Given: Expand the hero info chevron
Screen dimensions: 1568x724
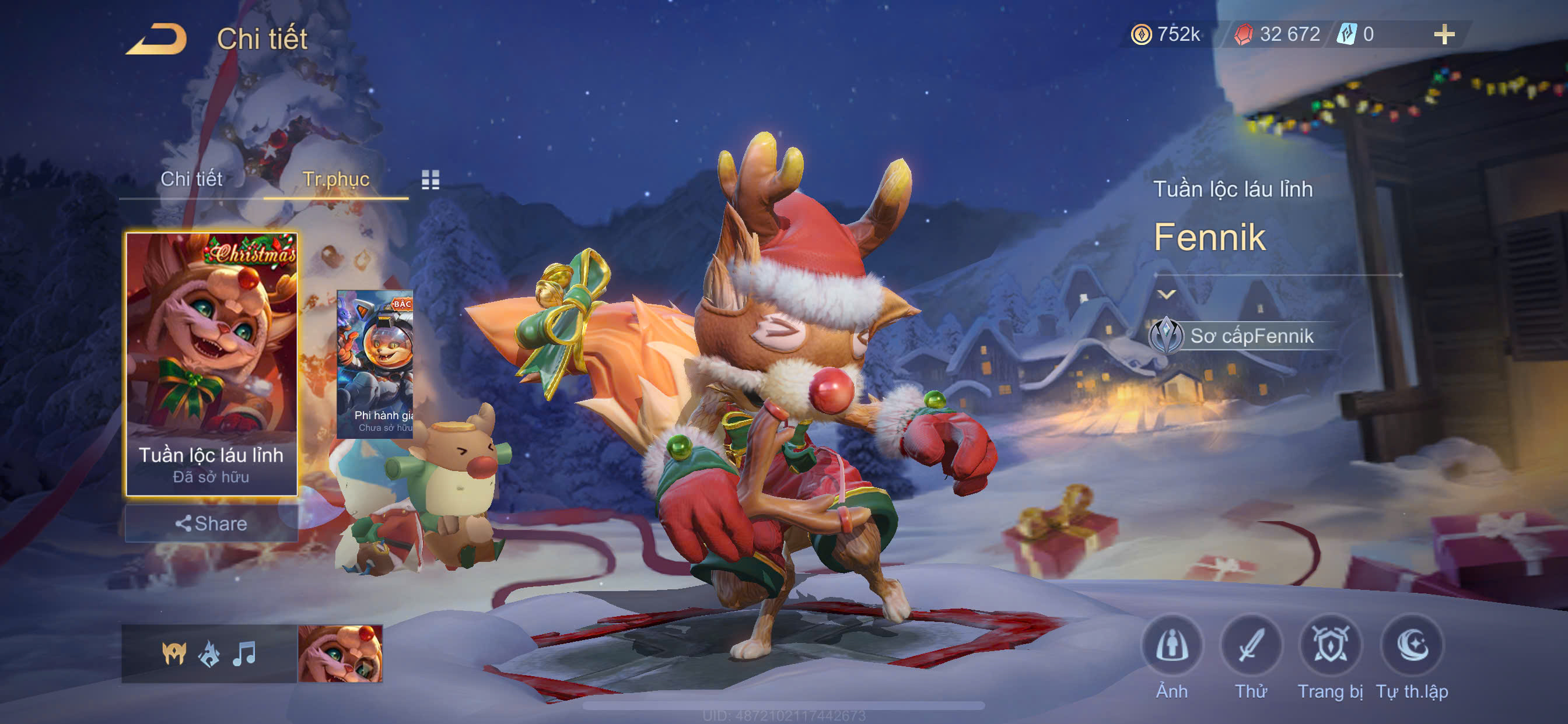Looking at the screenshot, I should (x=1165, y=294).
